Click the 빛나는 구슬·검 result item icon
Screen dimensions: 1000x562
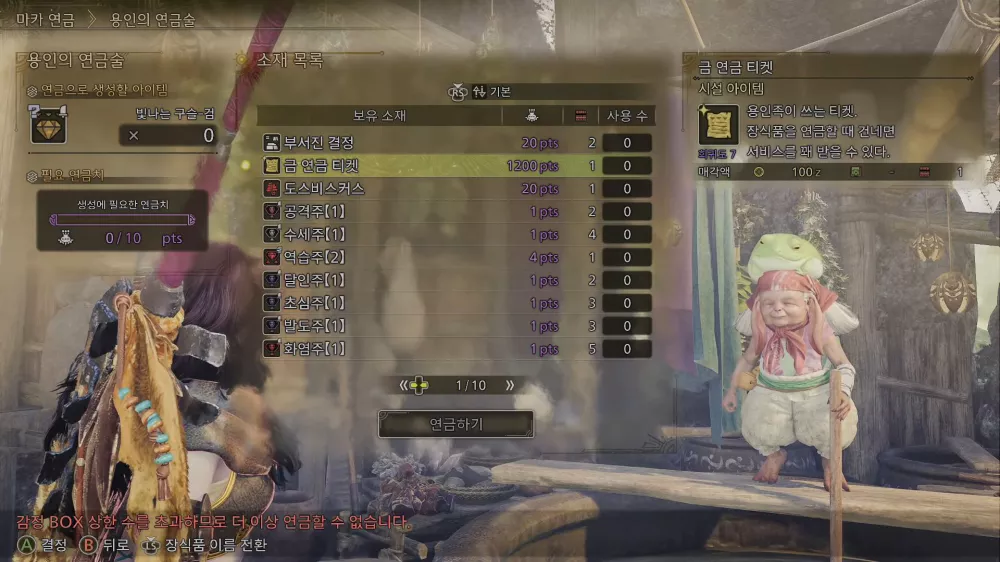(48, 125)
